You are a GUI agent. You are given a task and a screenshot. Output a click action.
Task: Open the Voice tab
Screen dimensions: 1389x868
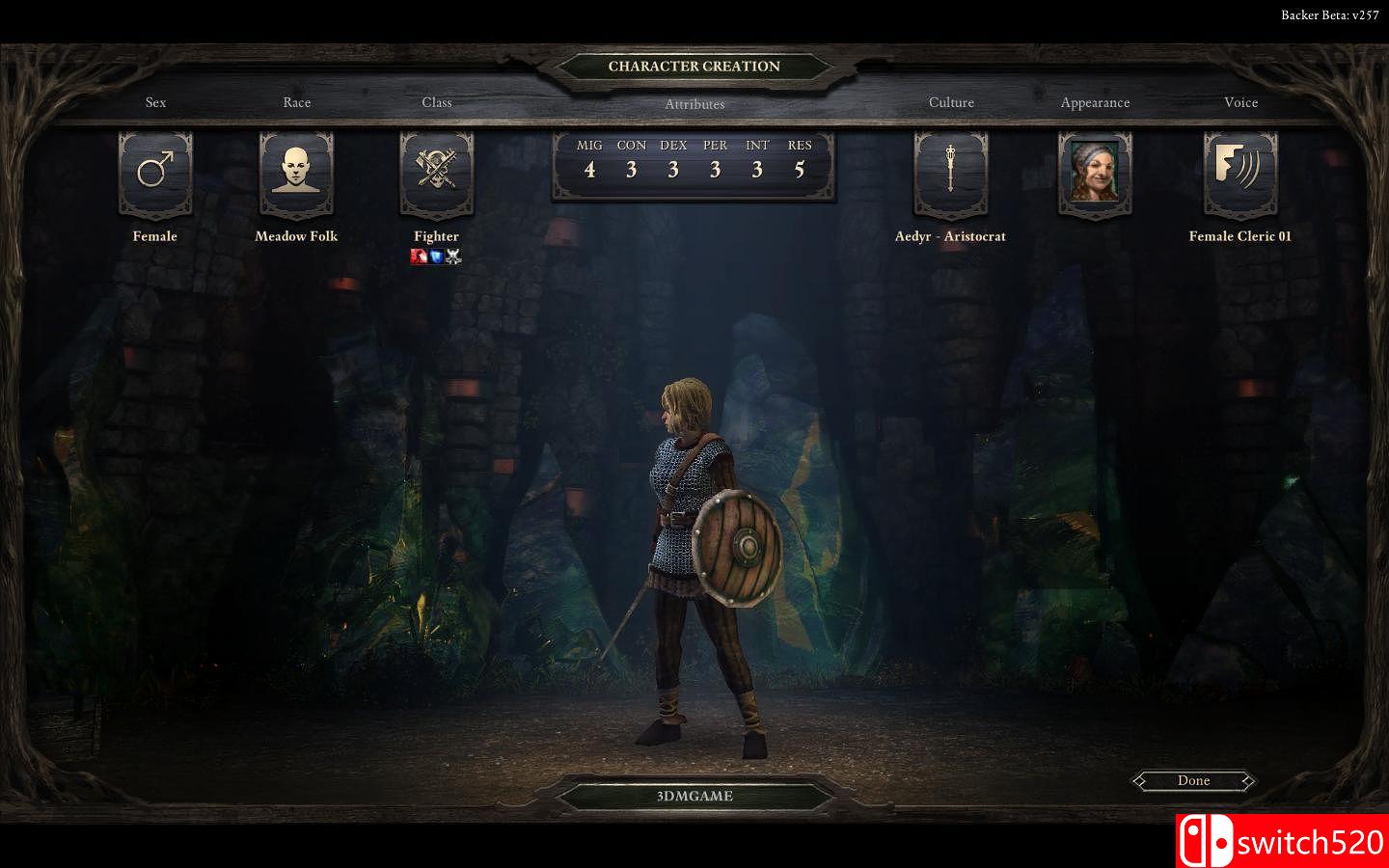(x=1240, y=102)
